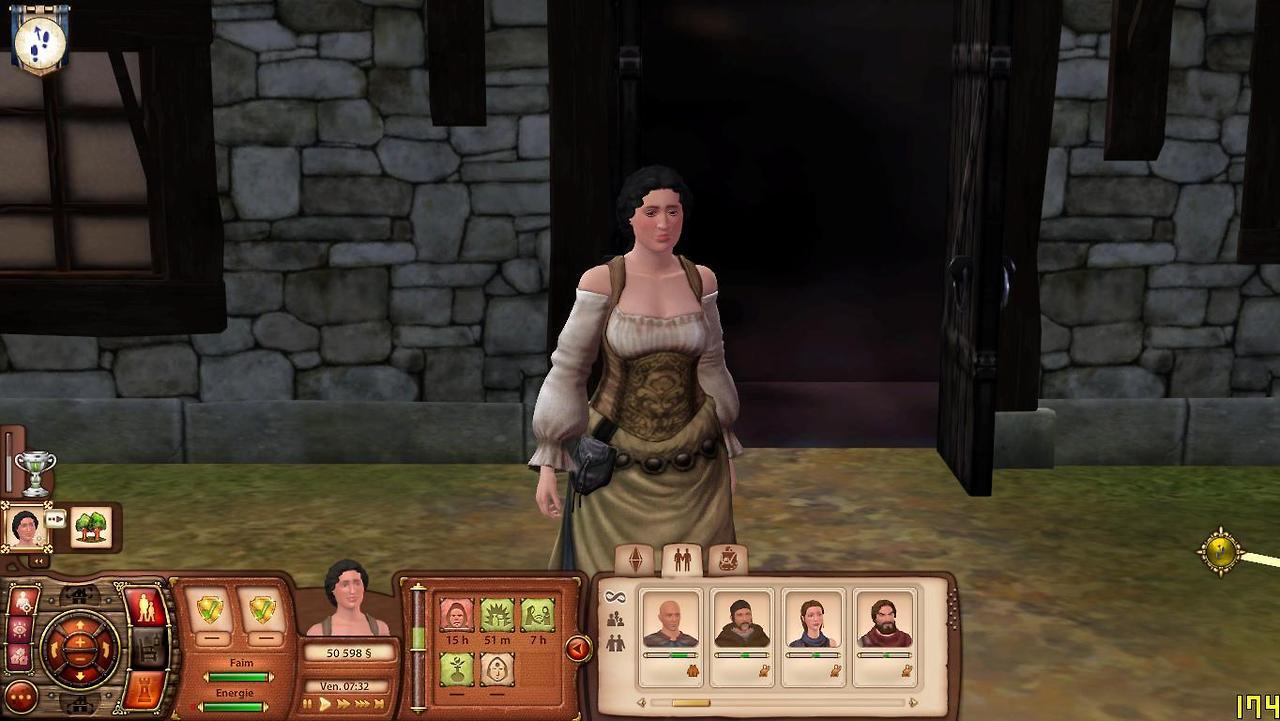Image resolution: width=1280 pixels, height=721 pixels.
Task: Switch to the plumbob diamond tab
Action: click(x=634, y=560)
